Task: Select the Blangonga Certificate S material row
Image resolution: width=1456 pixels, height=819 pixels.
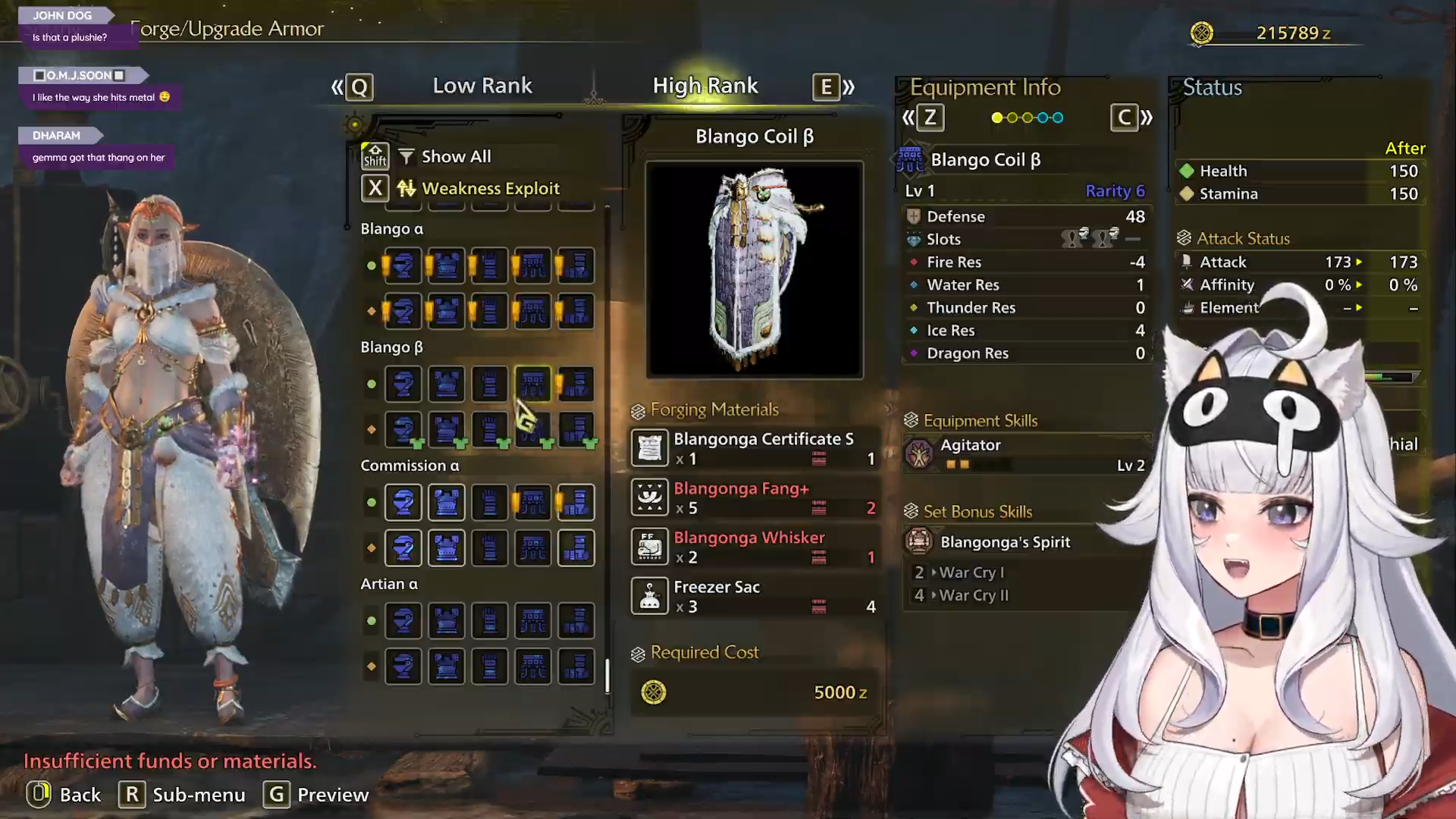Action: point(755,448)
